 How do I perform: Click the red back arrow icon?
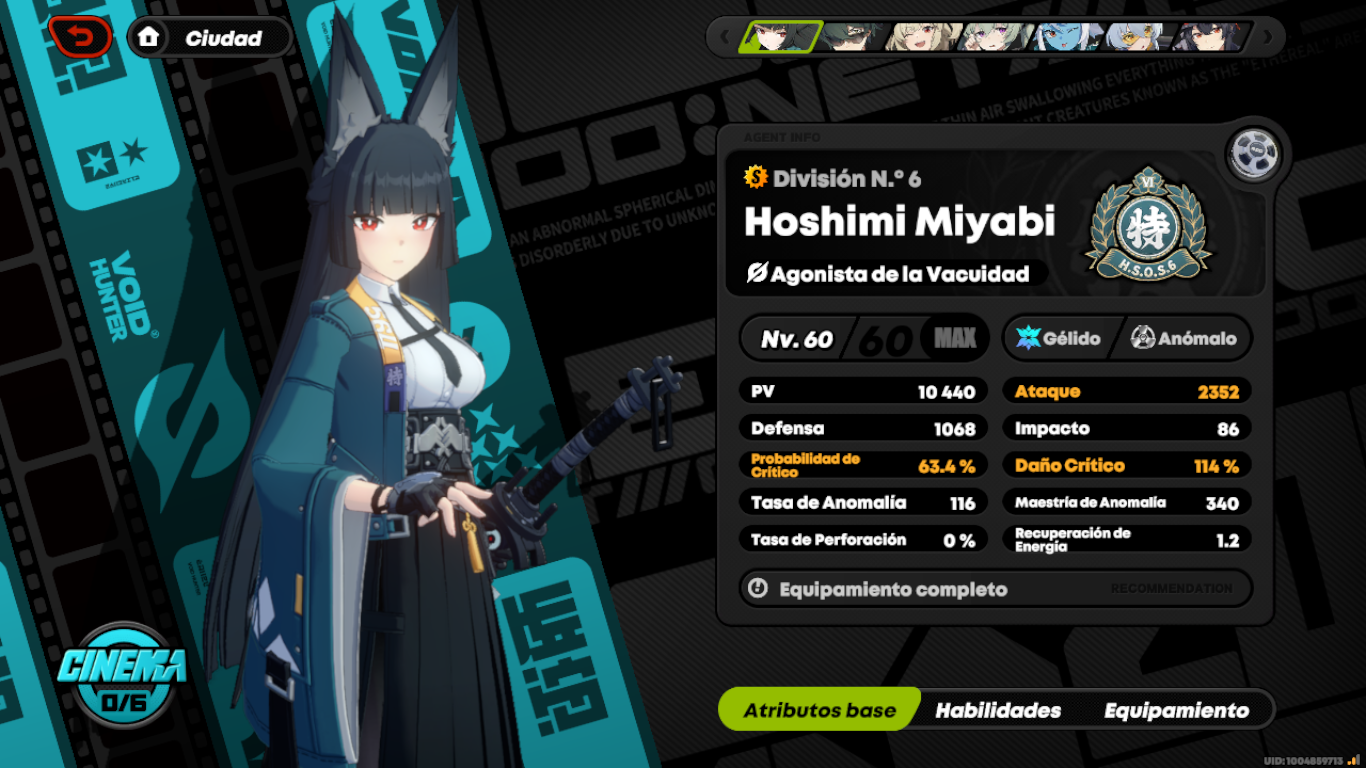80,36
